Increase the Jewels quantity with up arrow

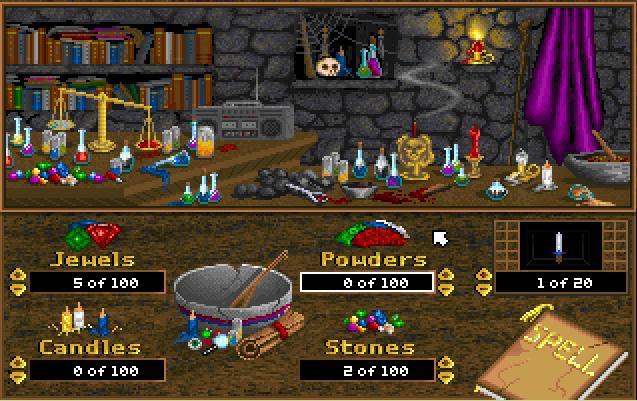(16, 275)
